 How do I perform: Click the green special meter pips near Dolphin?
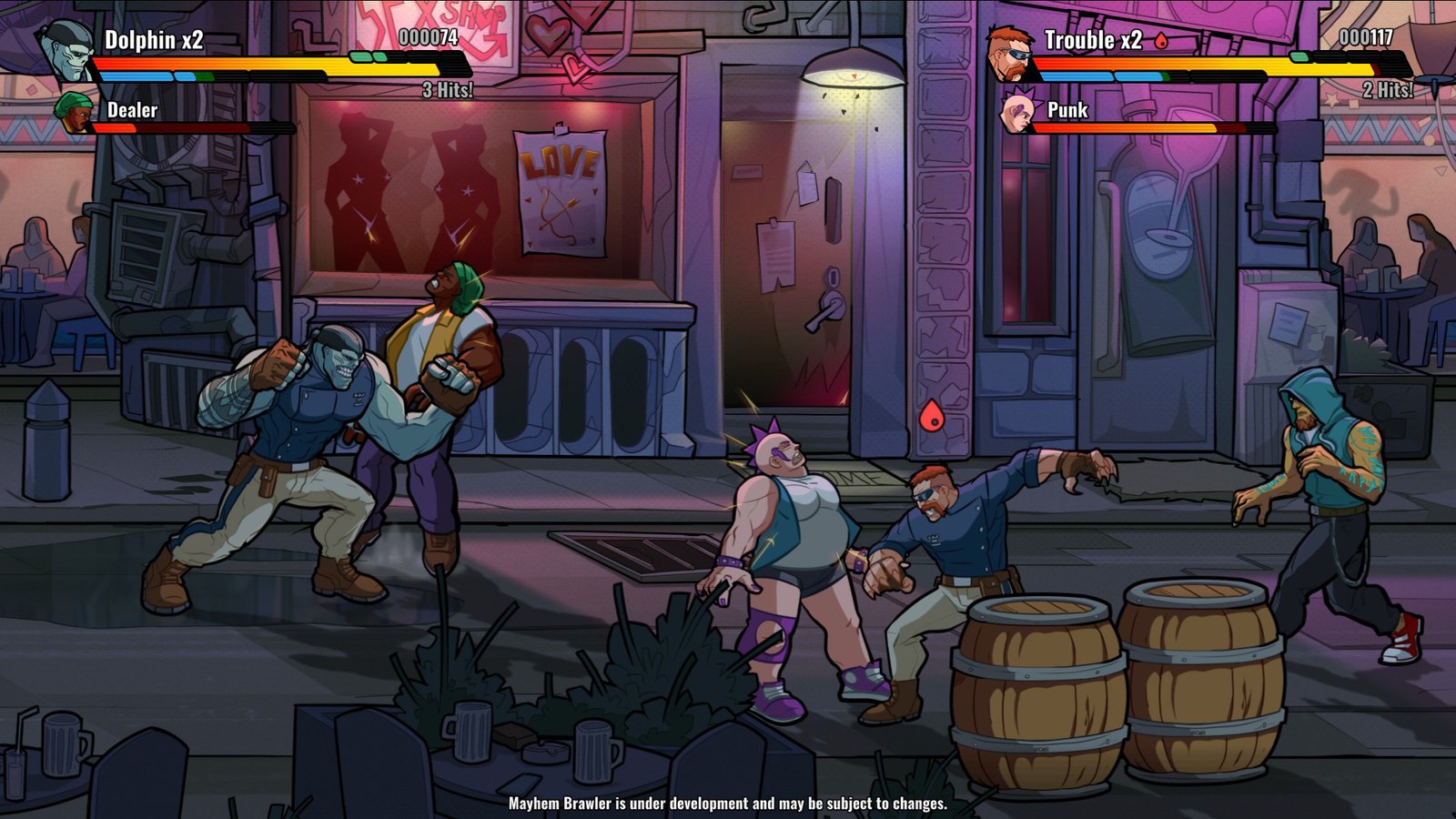(362, 55)
